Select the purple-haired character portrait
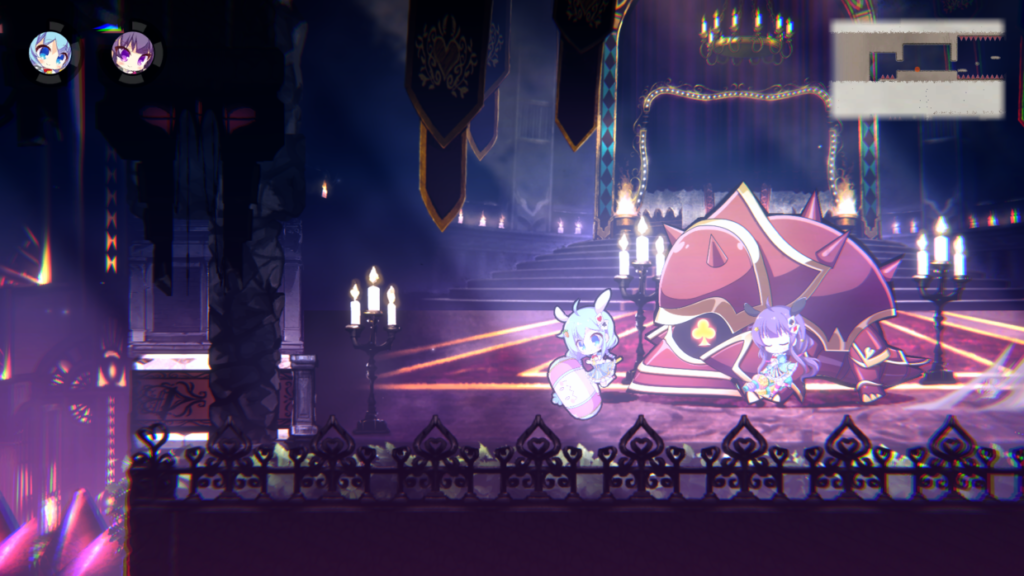The image size is (1024, 576). coord(131,51)
